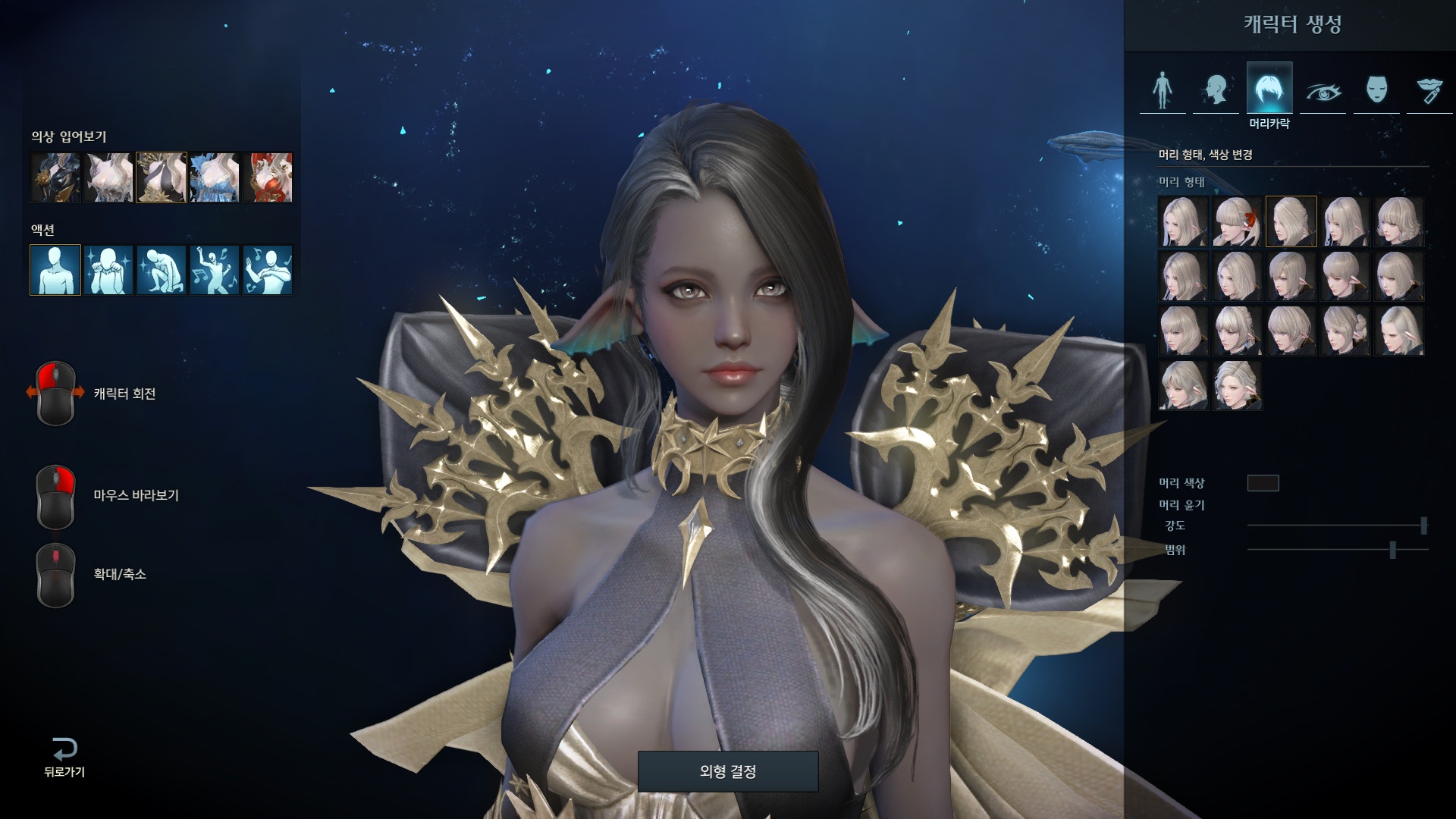
Task: Play the arm-raised dance with open mouth
Action: click(x=215, y=269)
